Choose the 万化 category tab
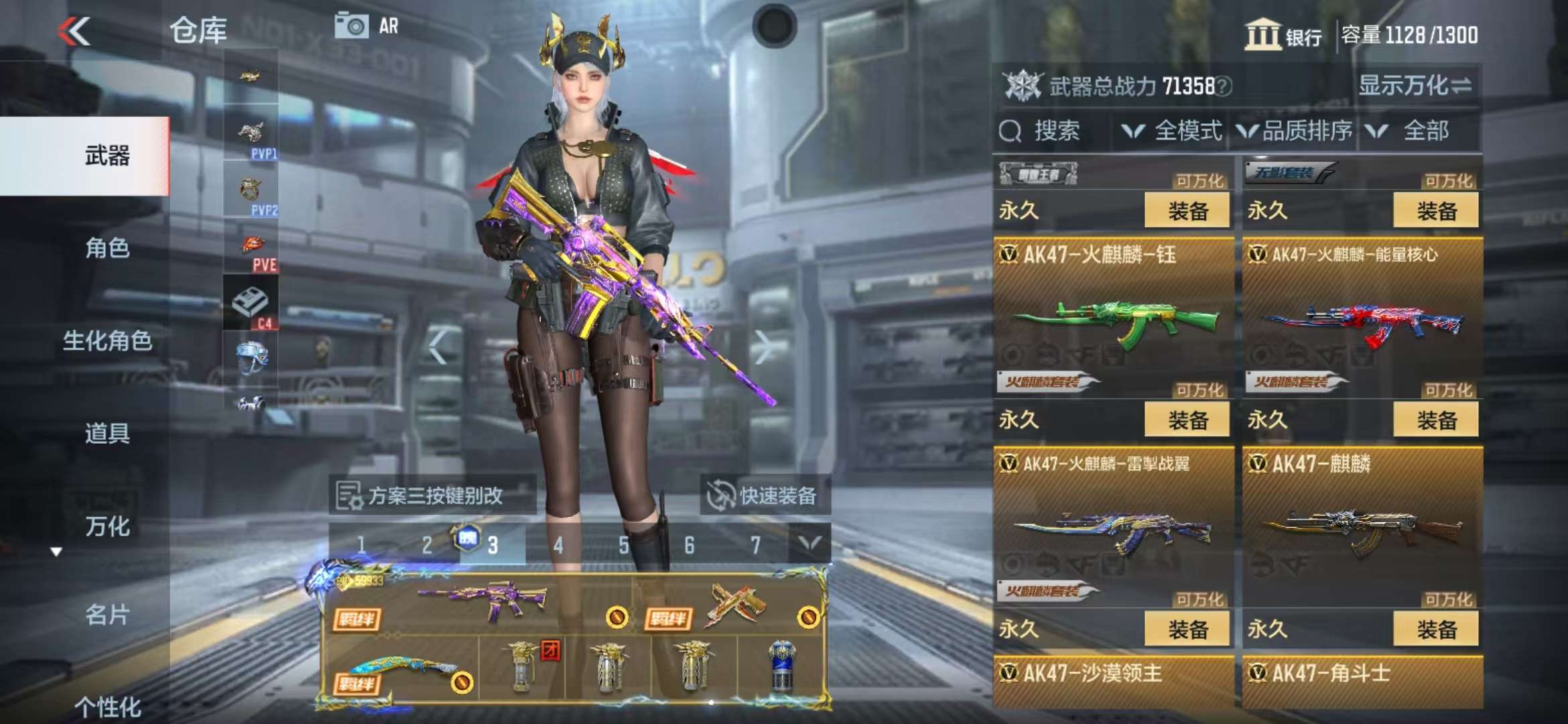 (x=107, y=526)
